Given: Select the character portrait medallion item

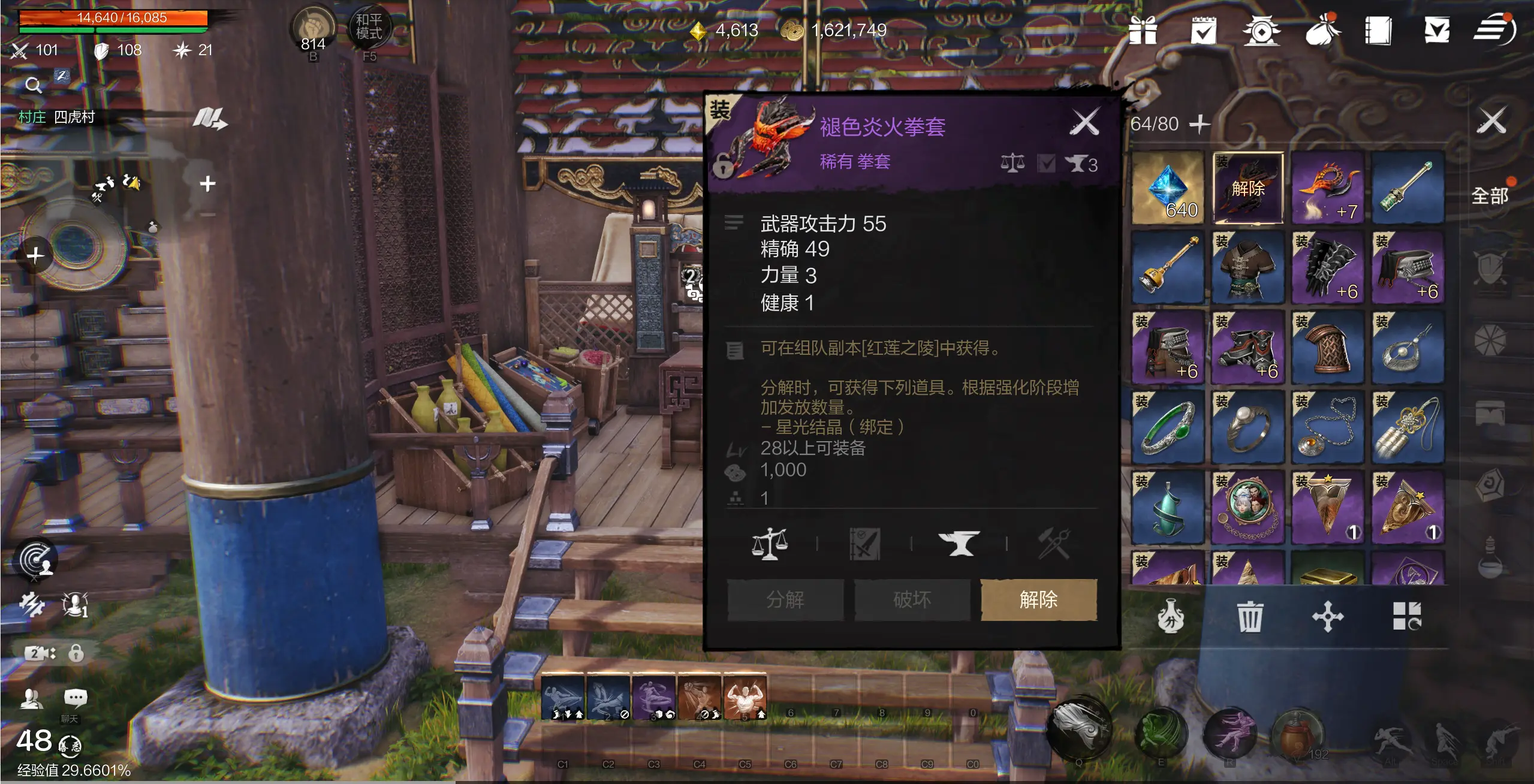Looking at the screenshot, I should click(x=1247, y=507).
